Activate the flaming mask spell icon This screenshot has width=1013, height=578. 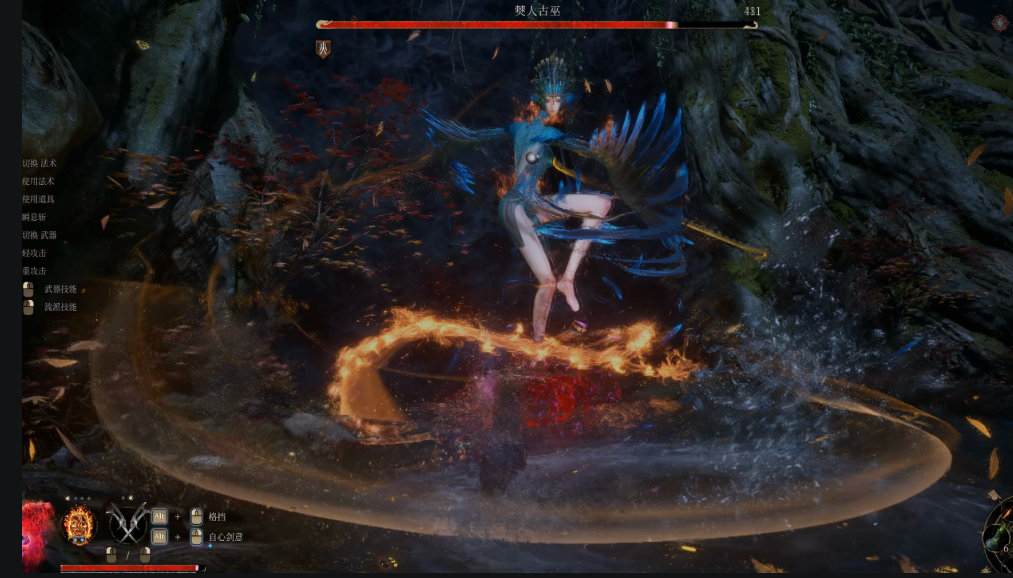click(80, 523)
